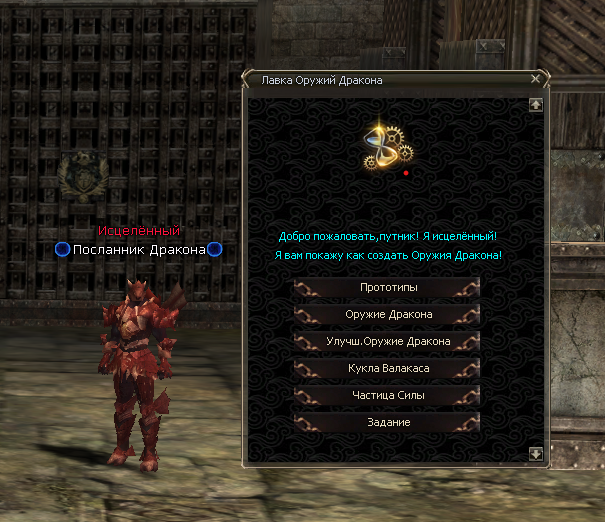605x522 pixels.
Task: Open the Кукла Валакаса entry
Action: [387, 369]
